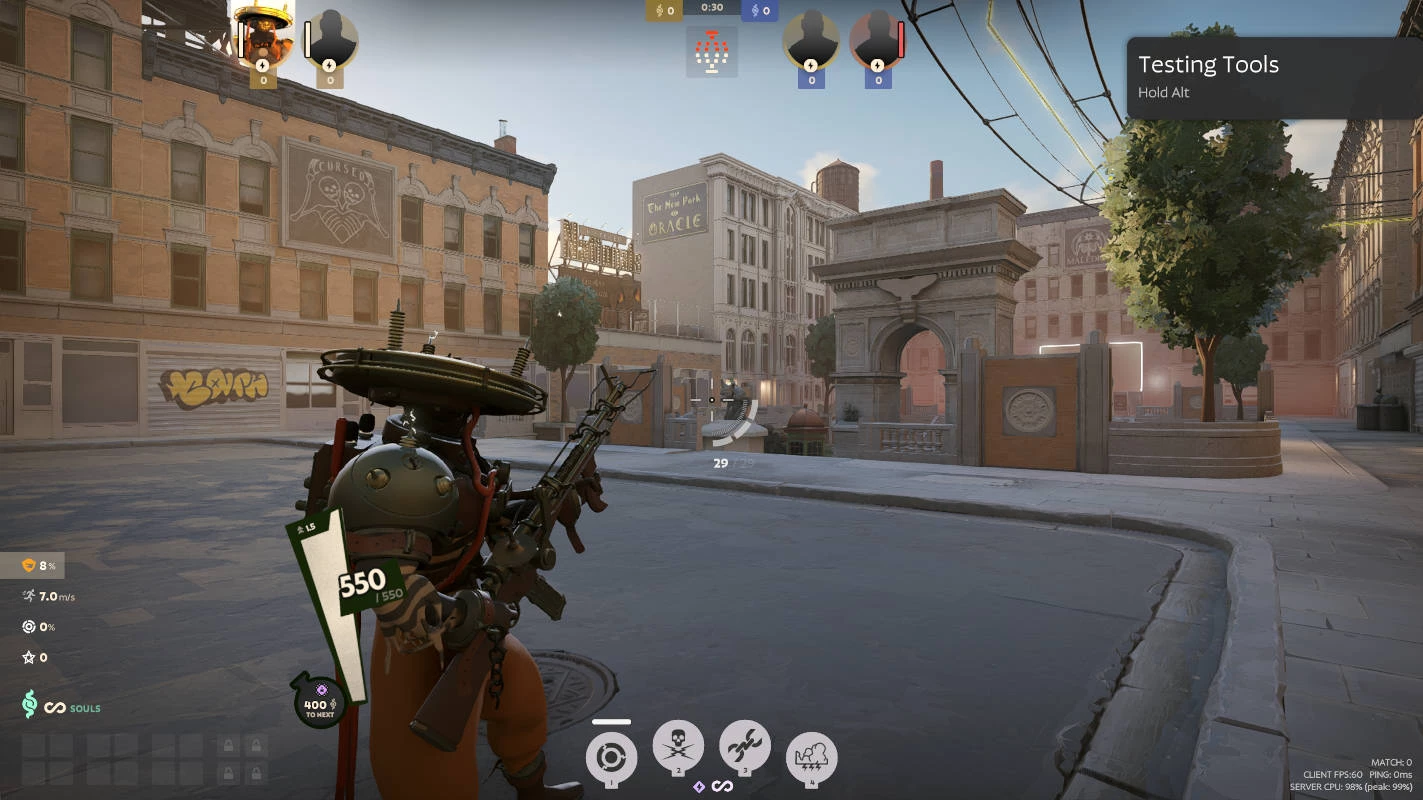Trigger the chain link ability
The height and width of the screenshot is (800, 1423).
(745, 747)
